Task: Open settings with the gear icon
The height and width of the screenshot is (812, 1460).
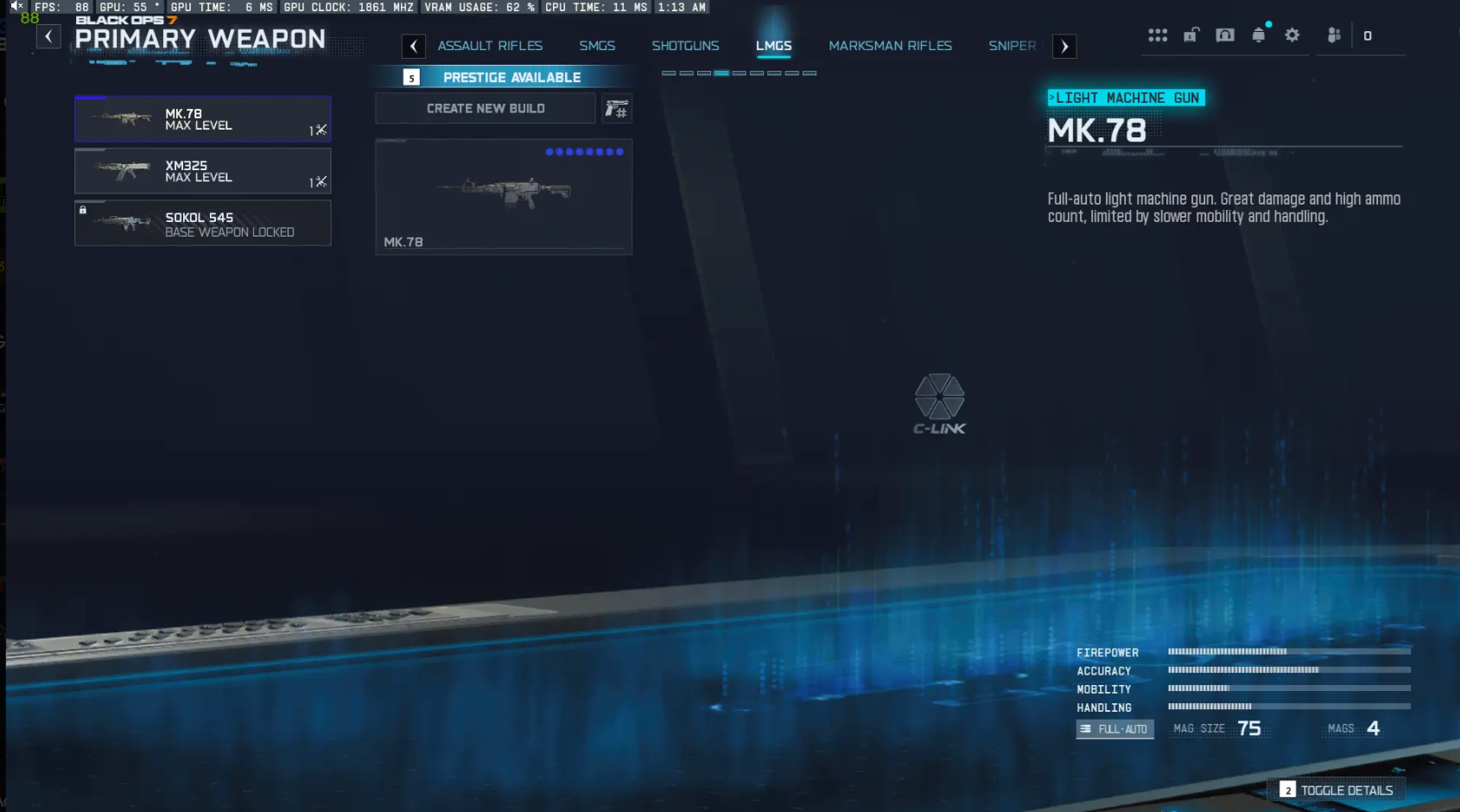Action: pyautogui.click(x=1292, y=35)
